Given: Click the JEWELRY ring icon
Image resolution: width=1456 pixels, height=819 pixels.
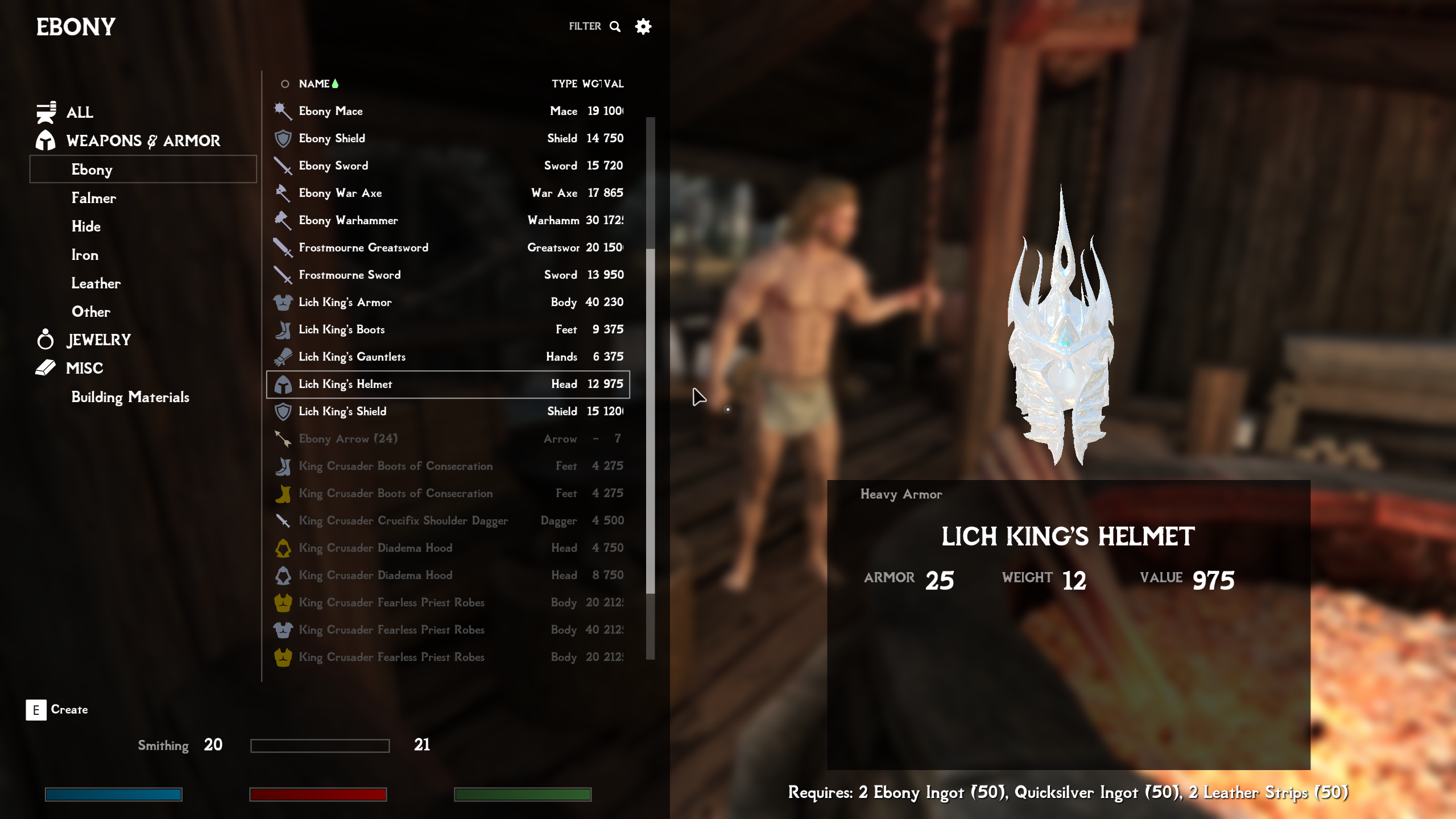Looking at the screenshot, I should click(x=45, y=340).
